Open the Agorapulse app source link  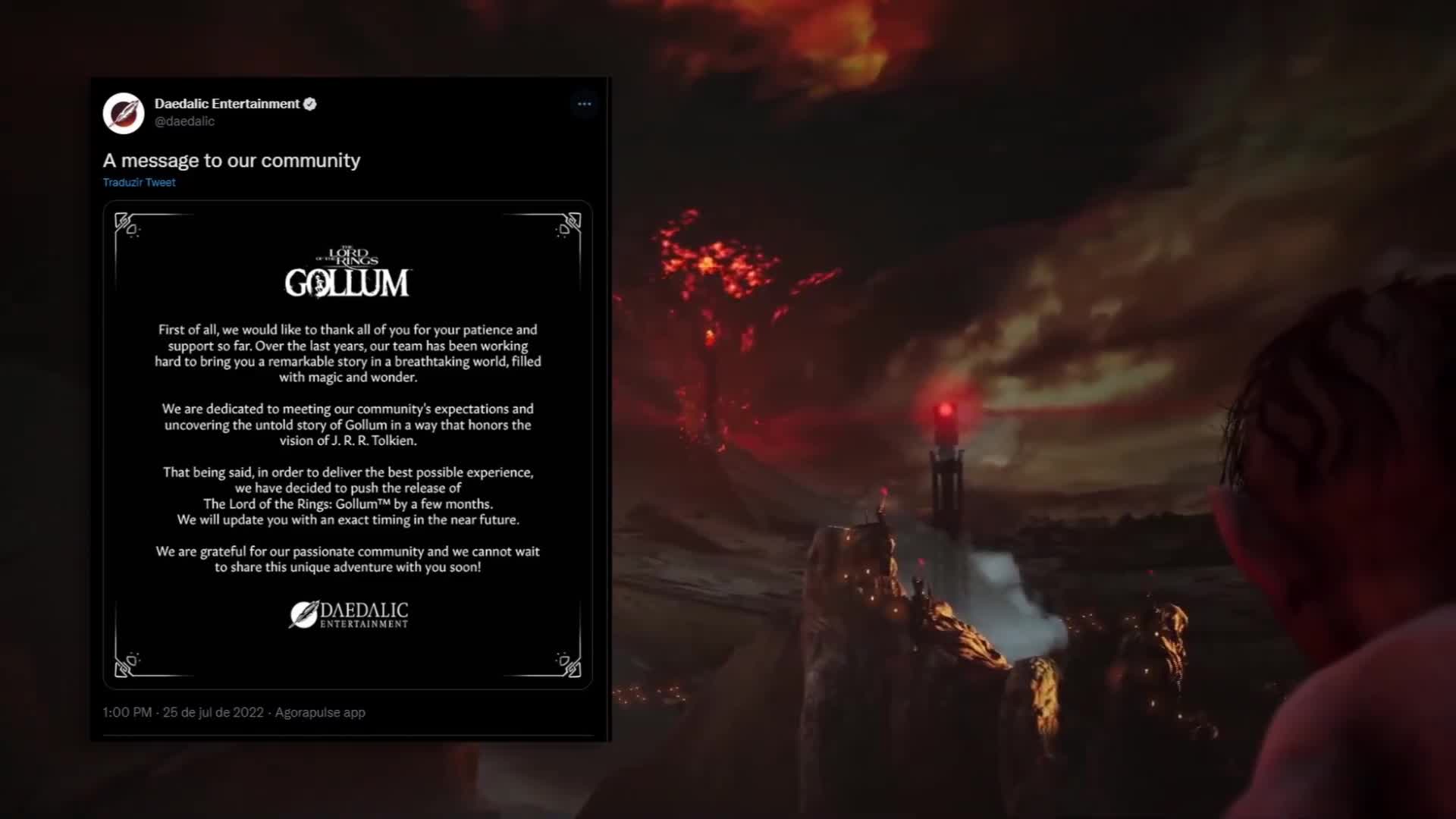[x=319, y=712]
